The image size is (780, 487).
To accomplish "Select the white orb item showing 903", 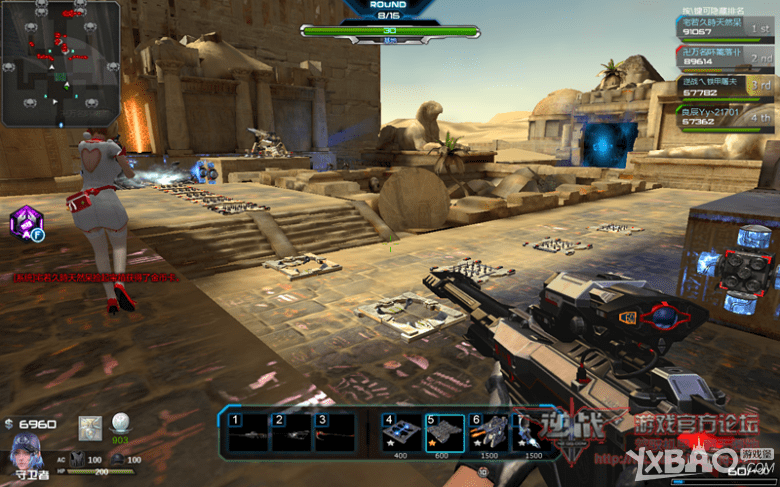I will tap(121, 424).
